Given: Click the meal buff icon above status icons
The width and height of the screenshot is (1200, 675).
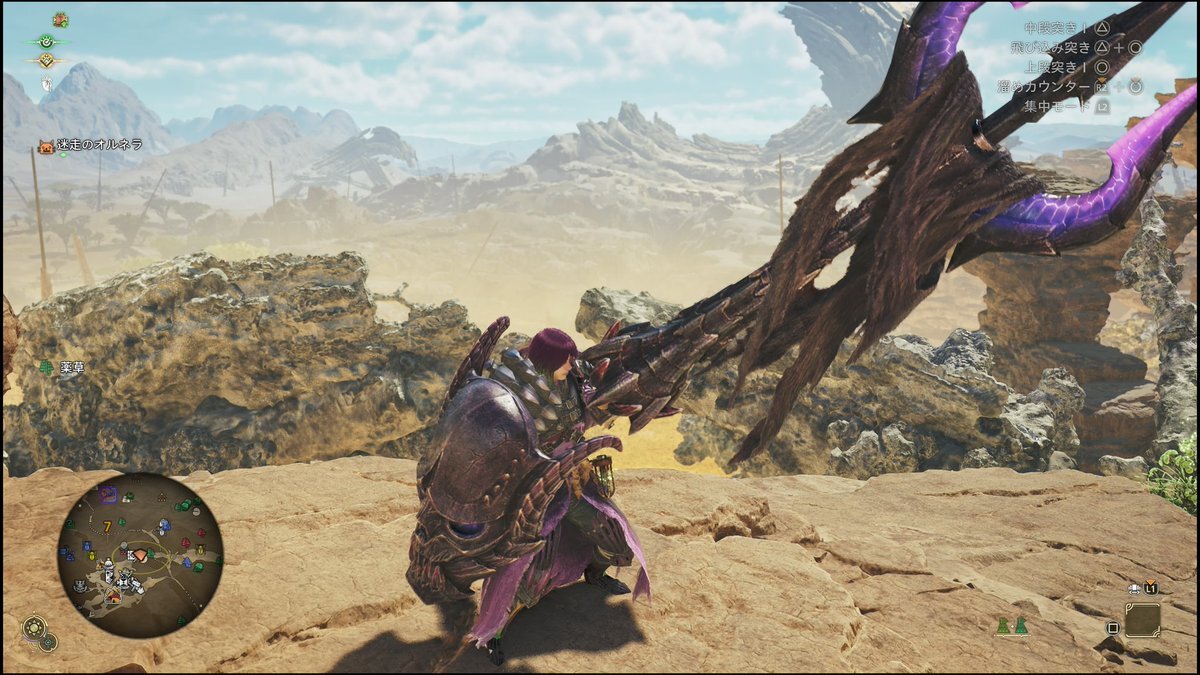Looking at the screenshot, I should (60, 19).
